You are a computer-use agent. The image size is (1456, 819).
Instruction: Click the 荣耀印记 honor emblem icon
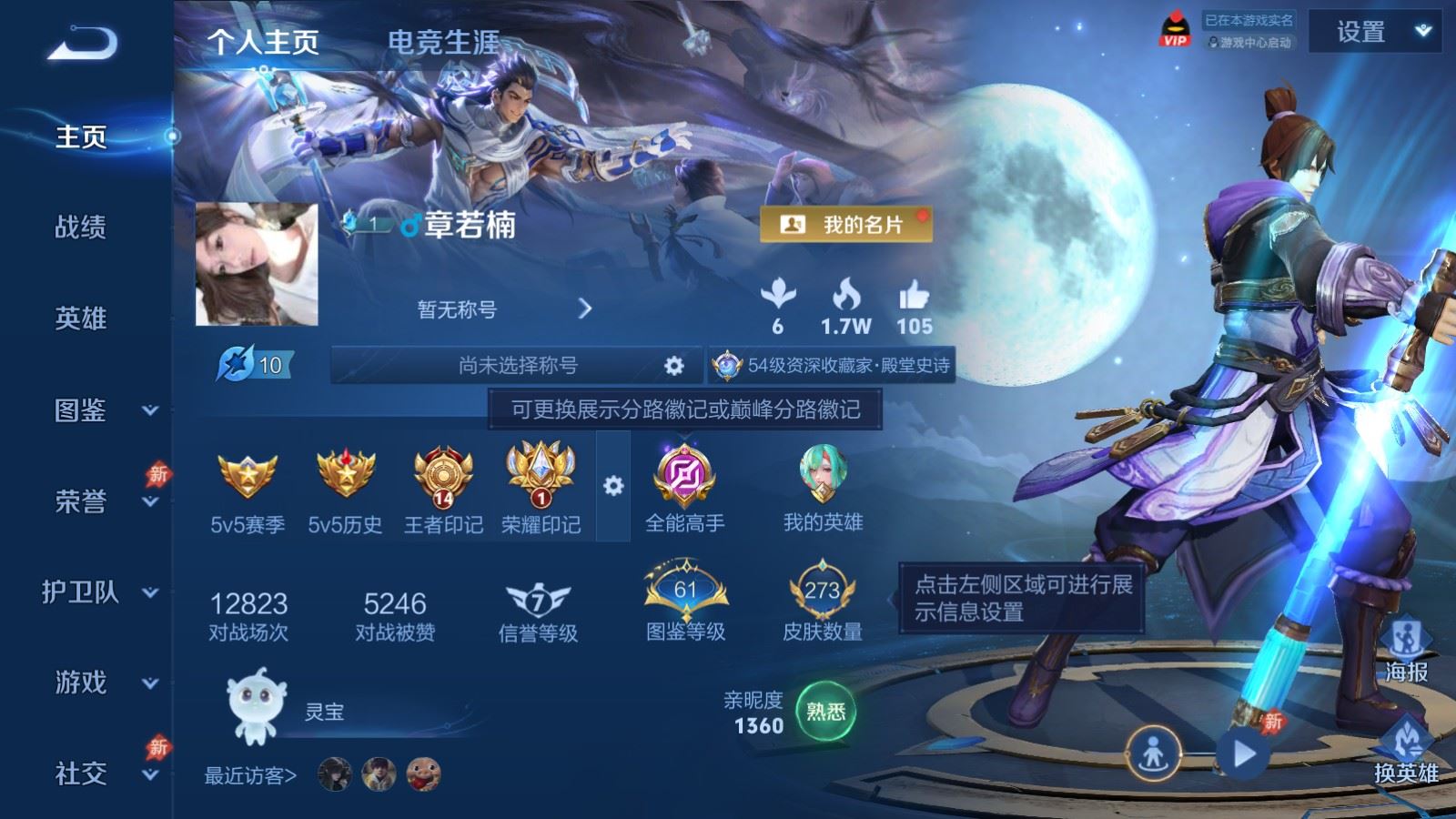541,473
